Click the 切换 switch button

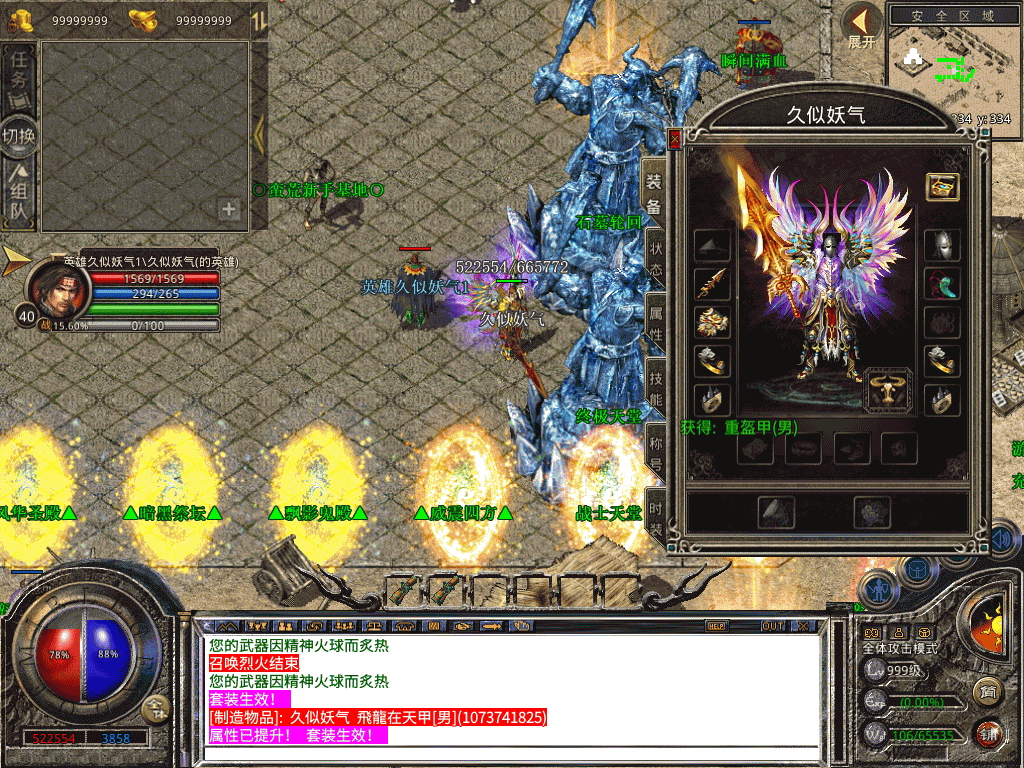(x=20, y=135)
